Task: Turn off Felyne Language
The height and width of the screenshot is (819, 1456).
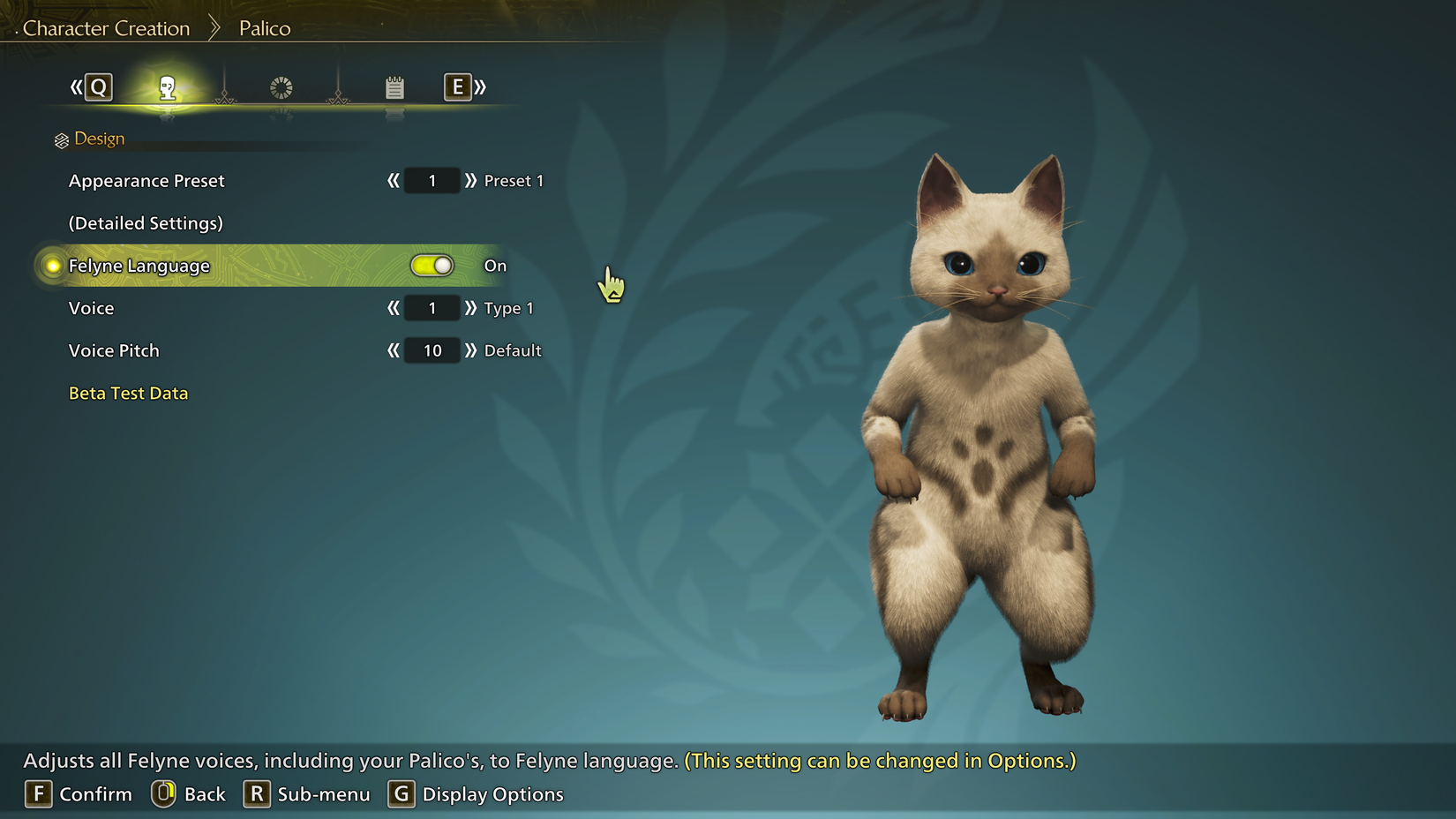Action: [432, 265]
